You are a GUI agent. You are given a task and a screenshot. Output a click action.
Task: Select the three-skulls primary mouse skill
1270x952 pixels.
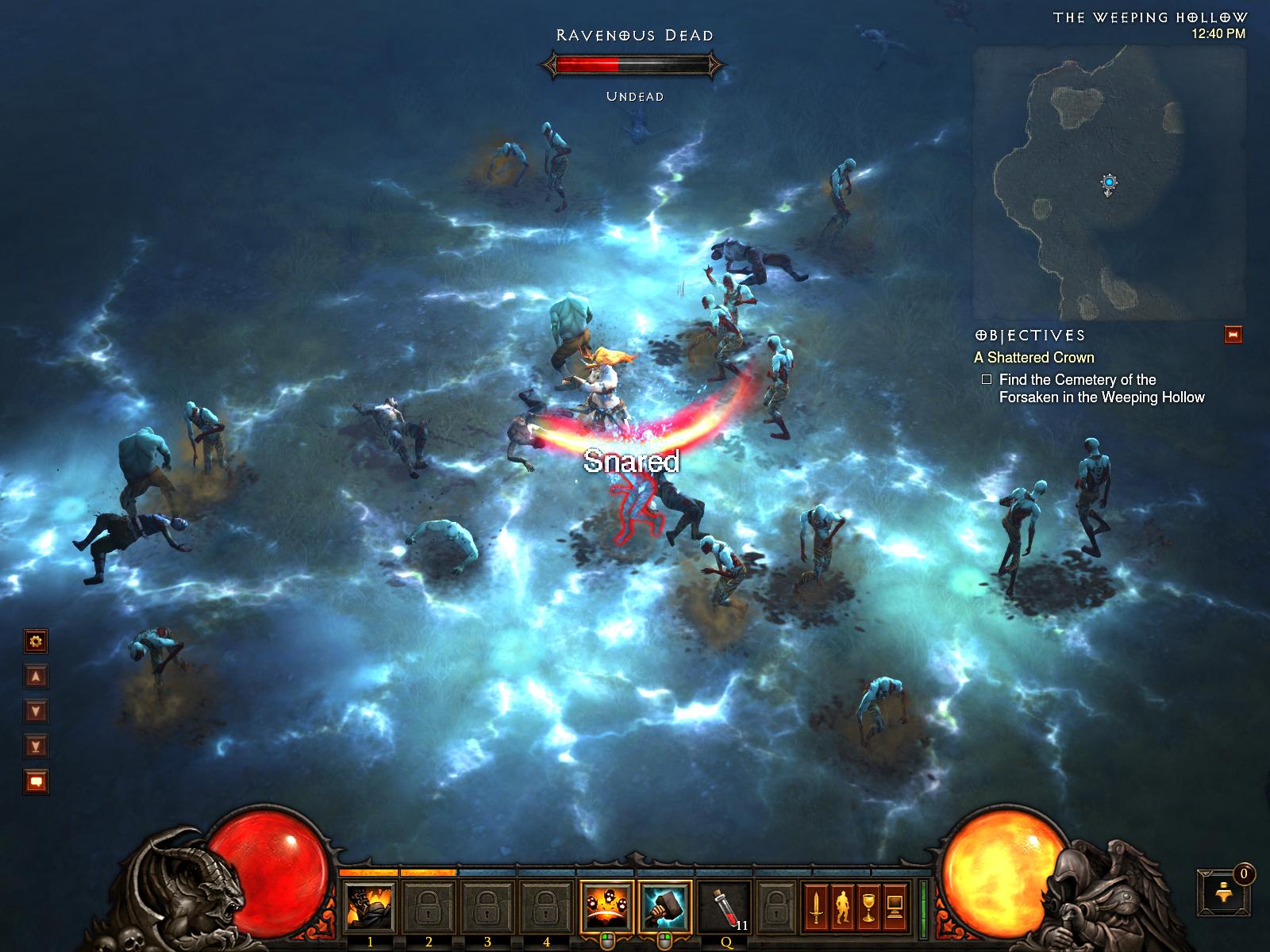606,908
